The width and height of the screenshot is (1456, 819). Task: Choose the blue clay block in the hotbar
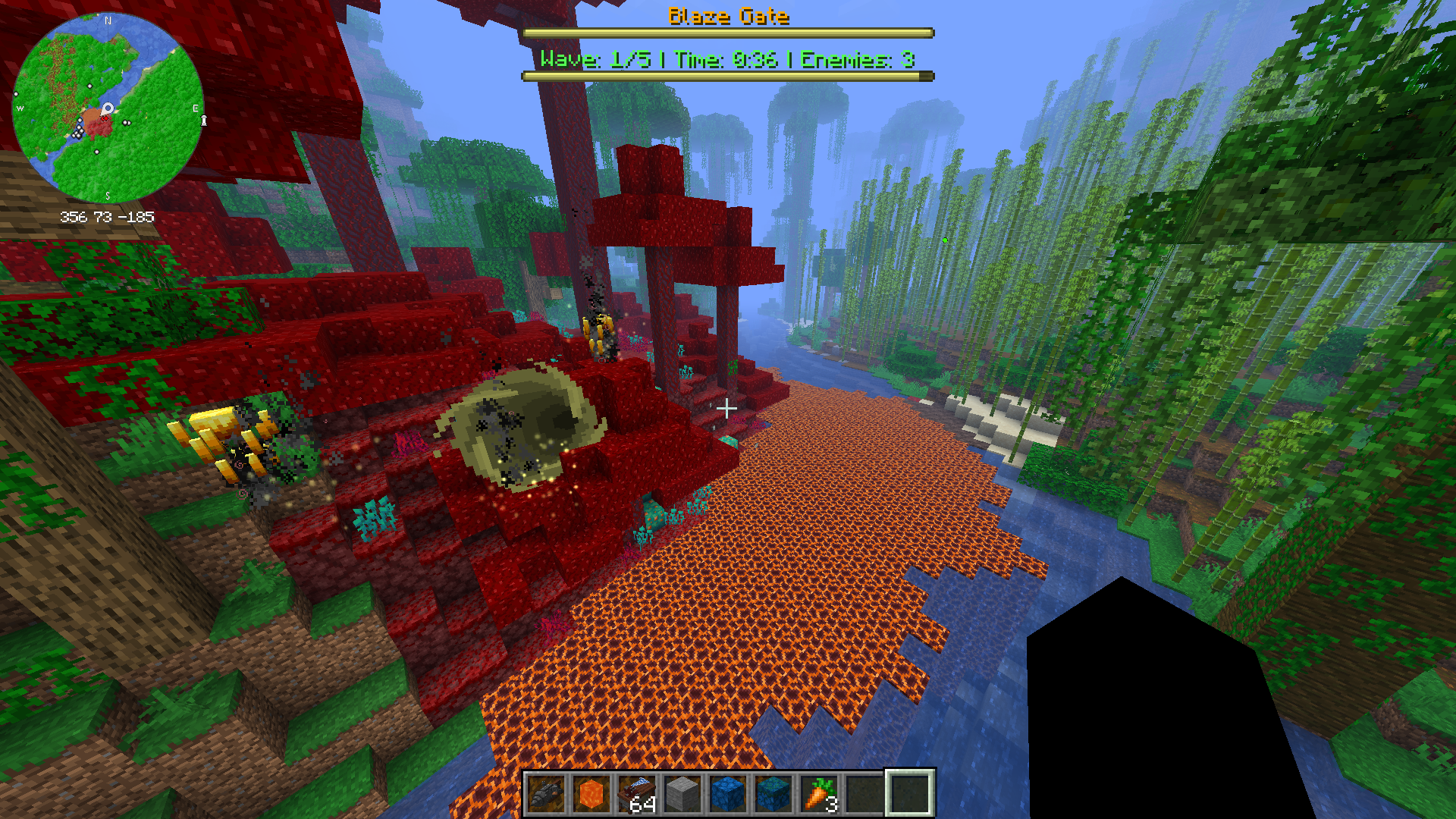(726, 792)
